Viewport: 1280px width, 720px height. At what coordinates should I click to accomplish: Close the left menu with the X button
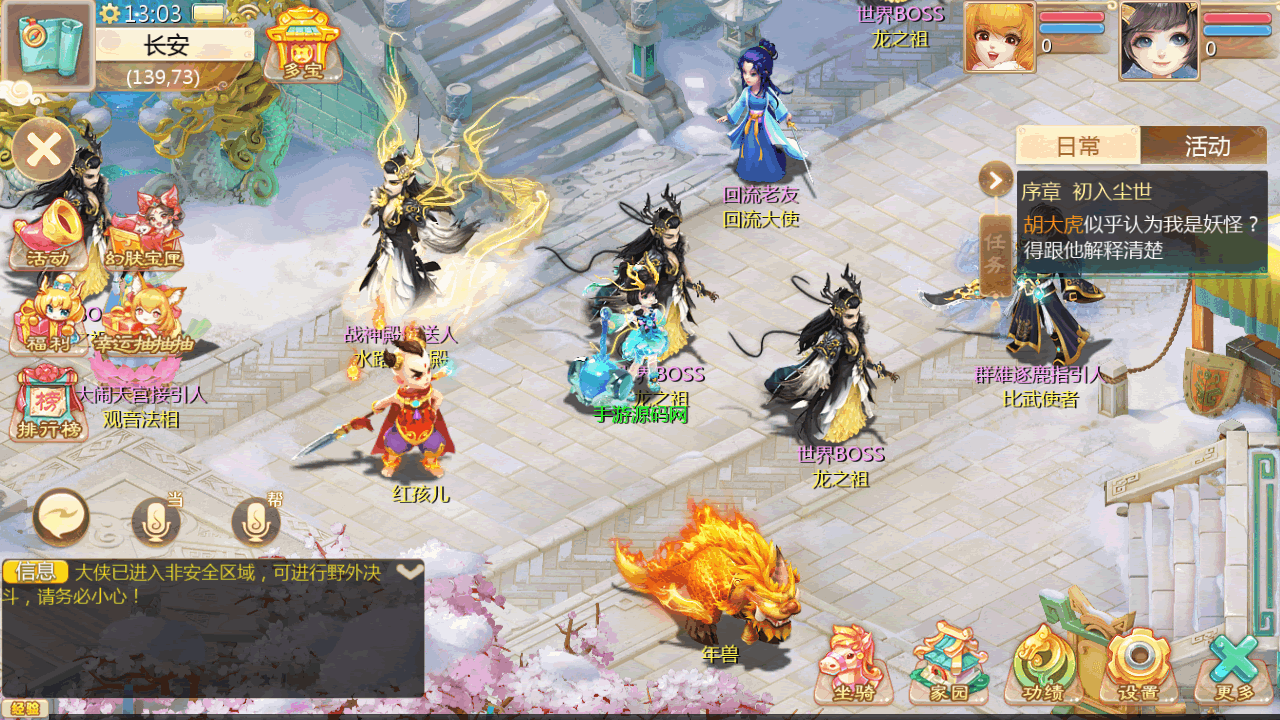coord(44,150)
